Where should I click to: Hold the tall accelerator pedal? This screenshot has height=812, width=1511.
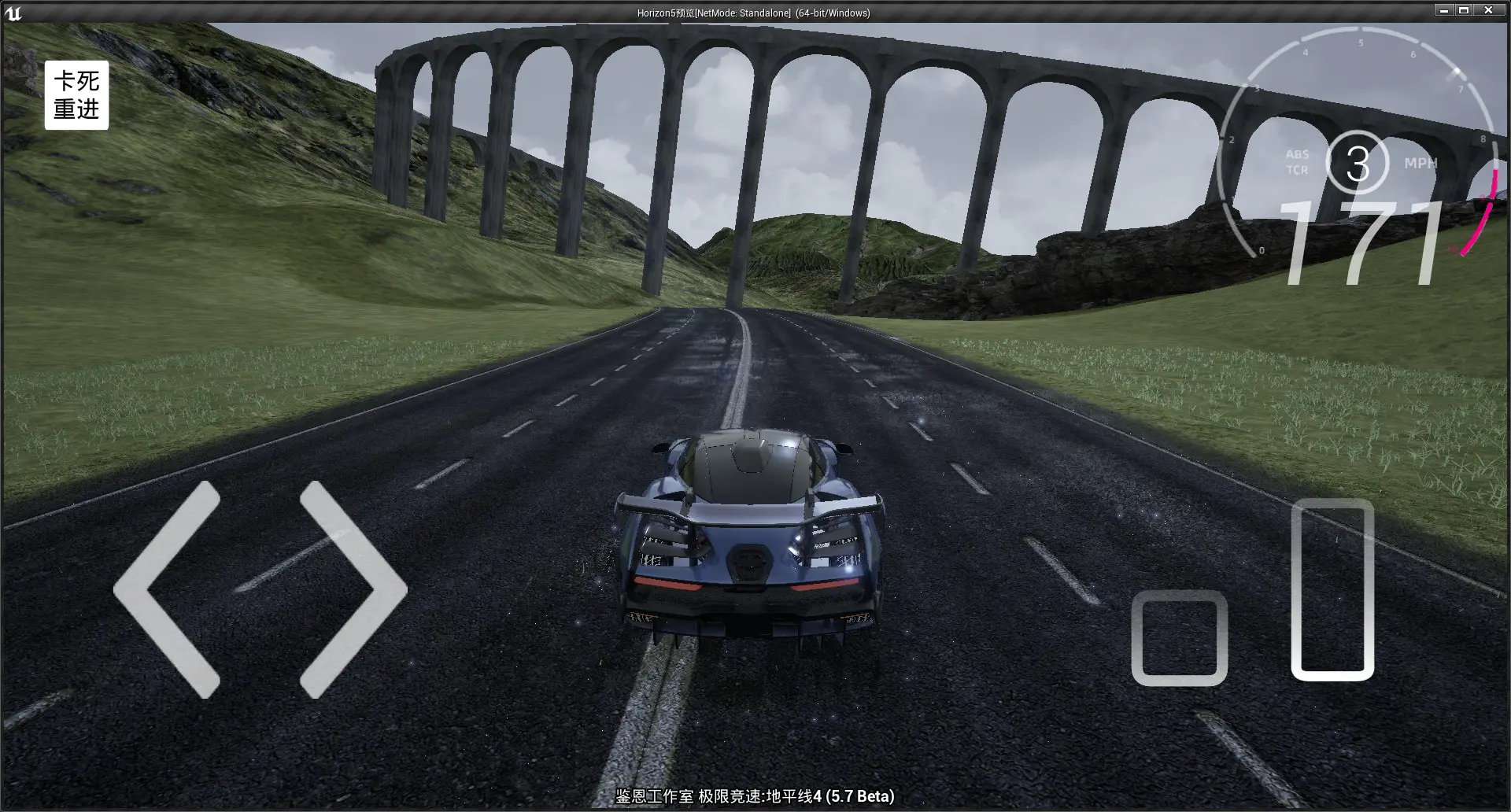point(1332,589)
